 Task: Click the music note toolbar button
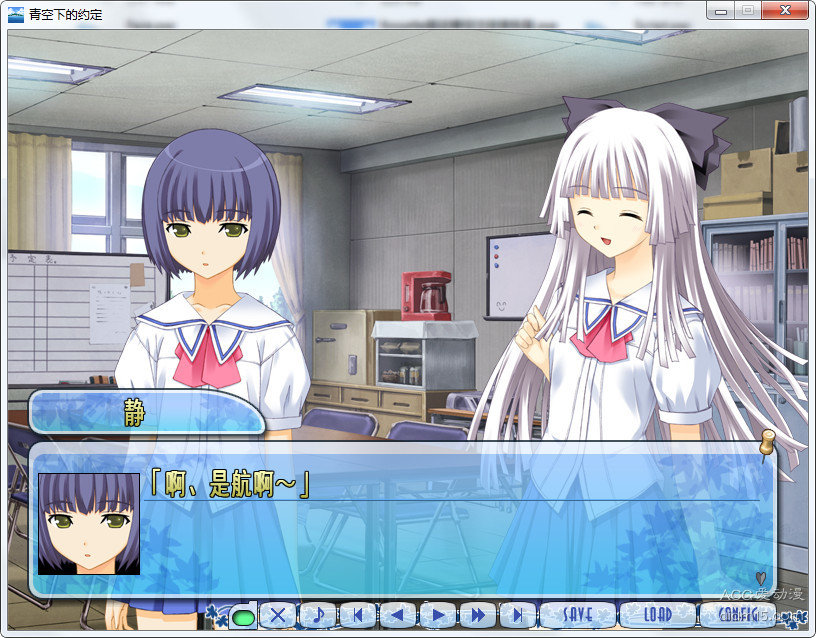point(318,615)
